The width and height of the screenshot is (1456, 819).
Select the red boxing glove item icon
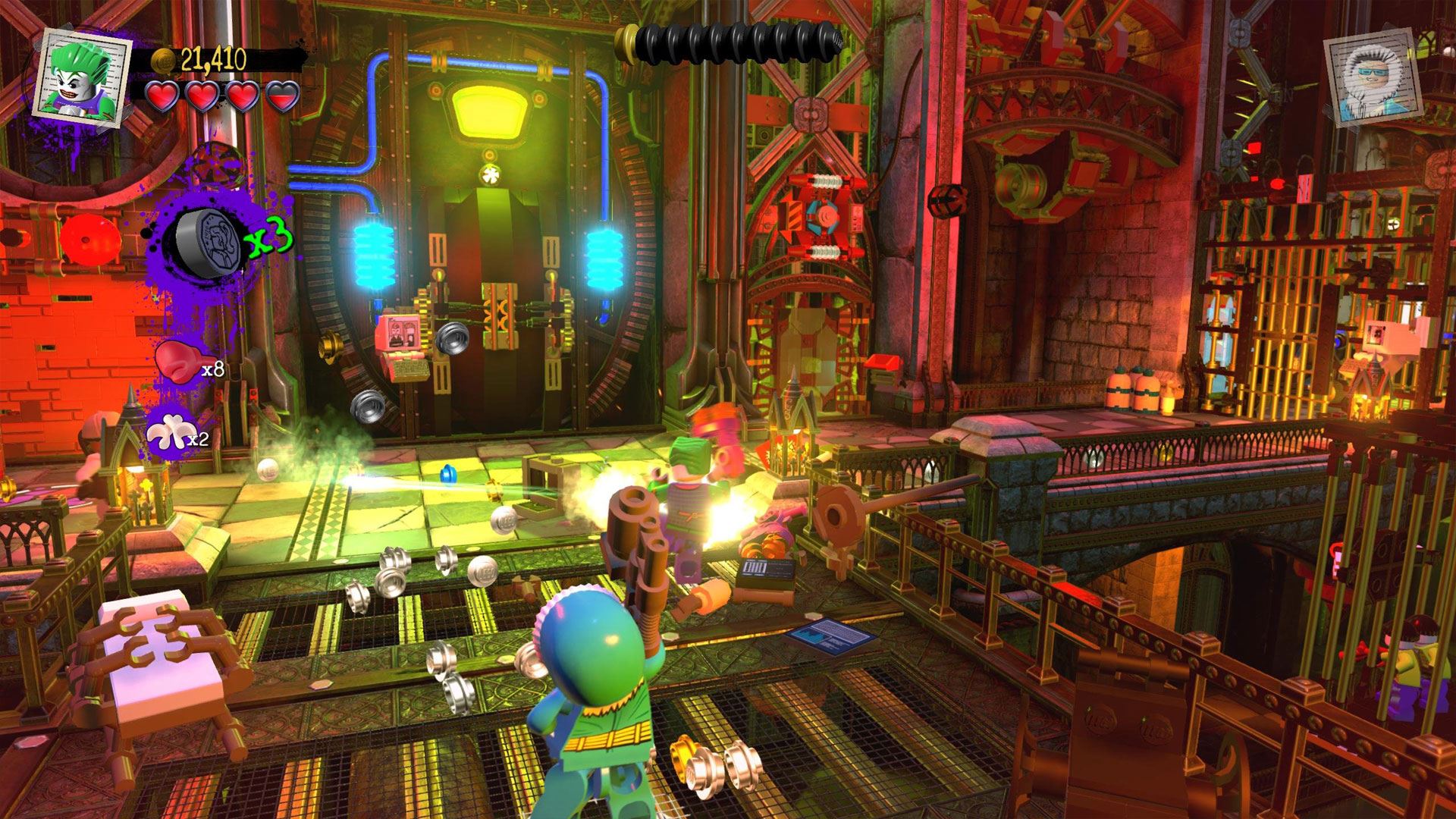click(x=176, y=362)
